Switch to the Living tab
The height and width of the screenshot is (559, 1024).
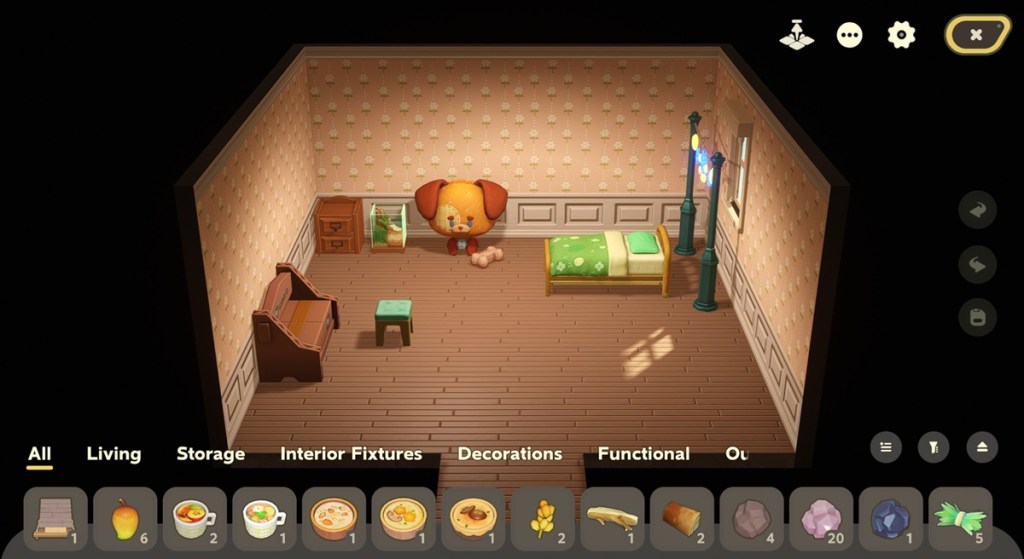(x=114, y=453)
